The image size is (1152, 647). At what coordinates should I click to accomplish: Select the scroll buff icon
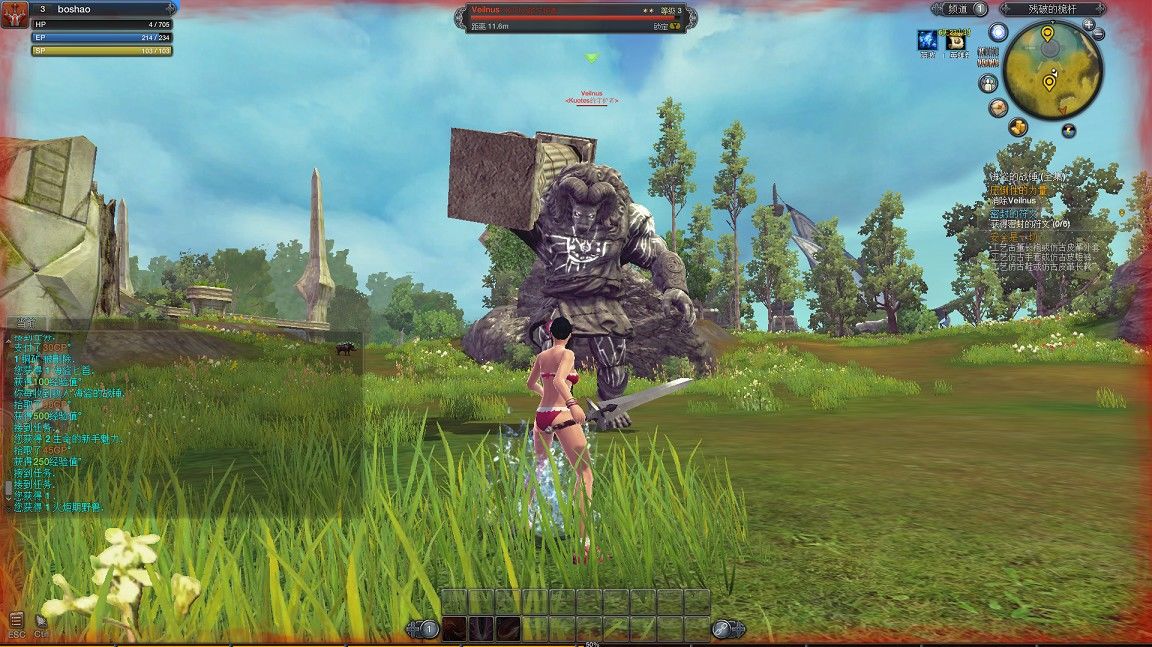(957, 41)
